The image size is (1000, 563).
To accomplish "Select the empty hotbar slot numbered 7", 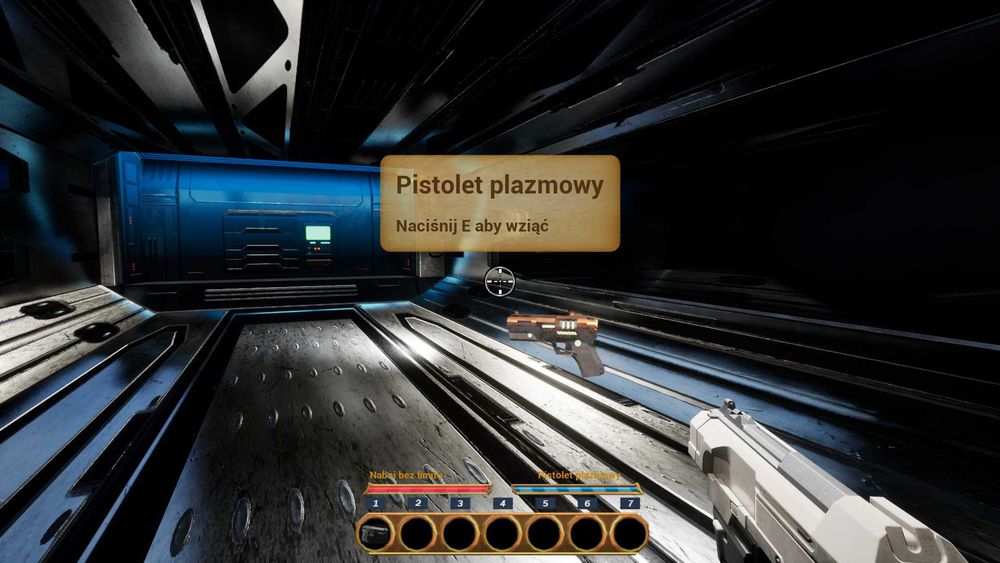I will coord(629,534).
